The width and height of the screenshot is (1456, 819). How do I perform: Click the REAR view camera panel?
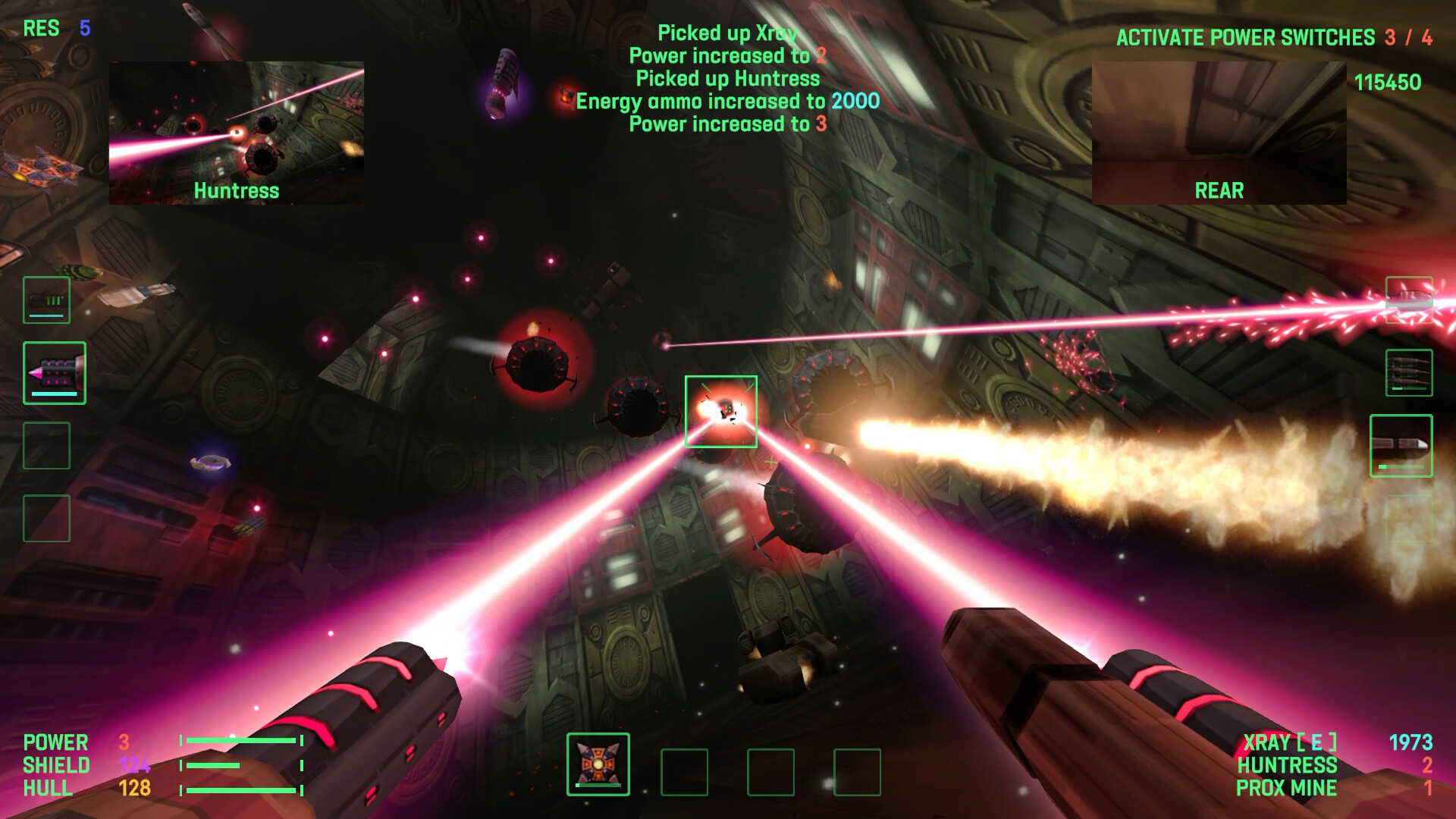[x=1219, y=133]
